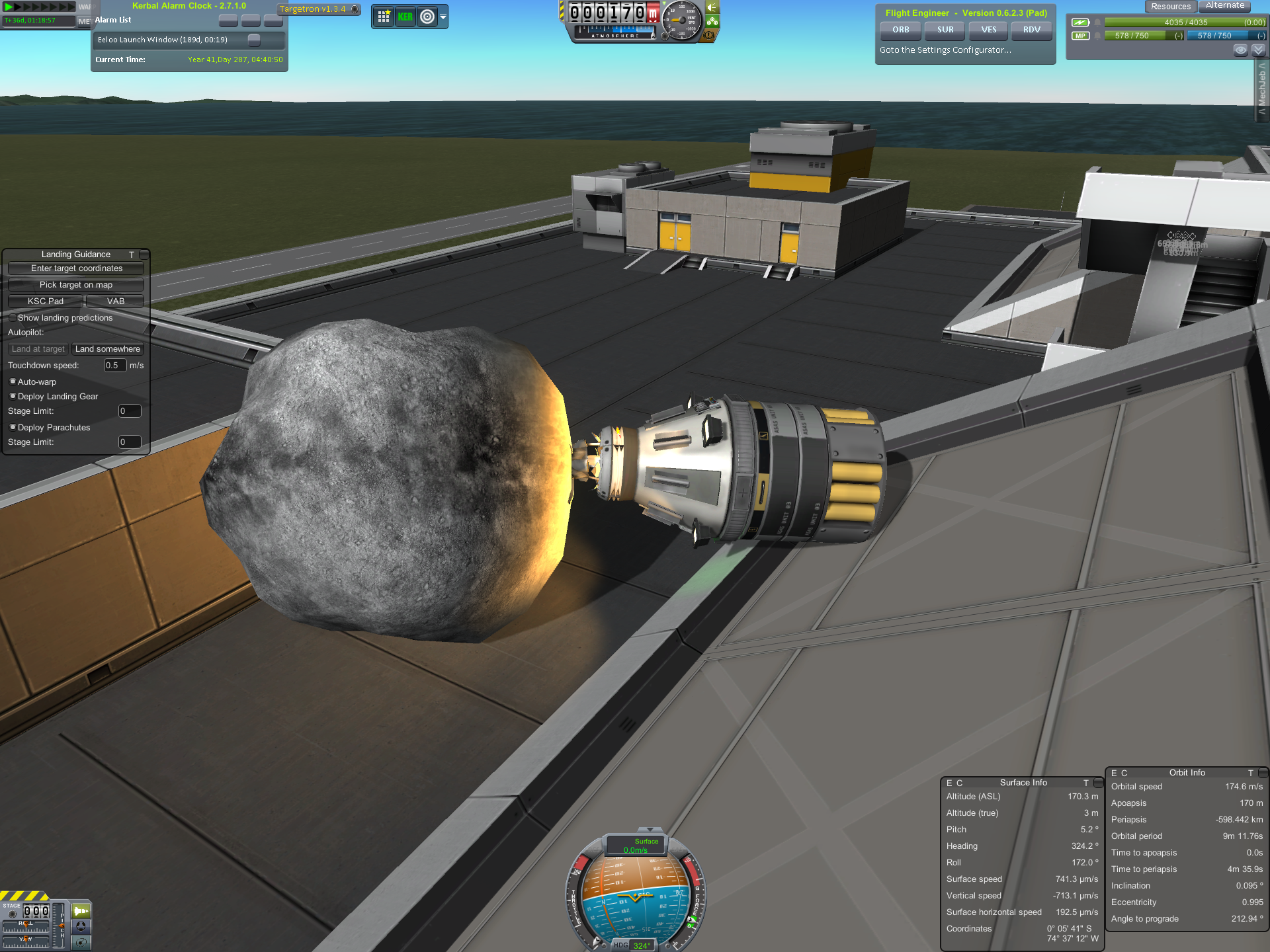This screenshot has width=1270, height=952.
Task: Enable Show landing predictions
Action: click(13, 318)
